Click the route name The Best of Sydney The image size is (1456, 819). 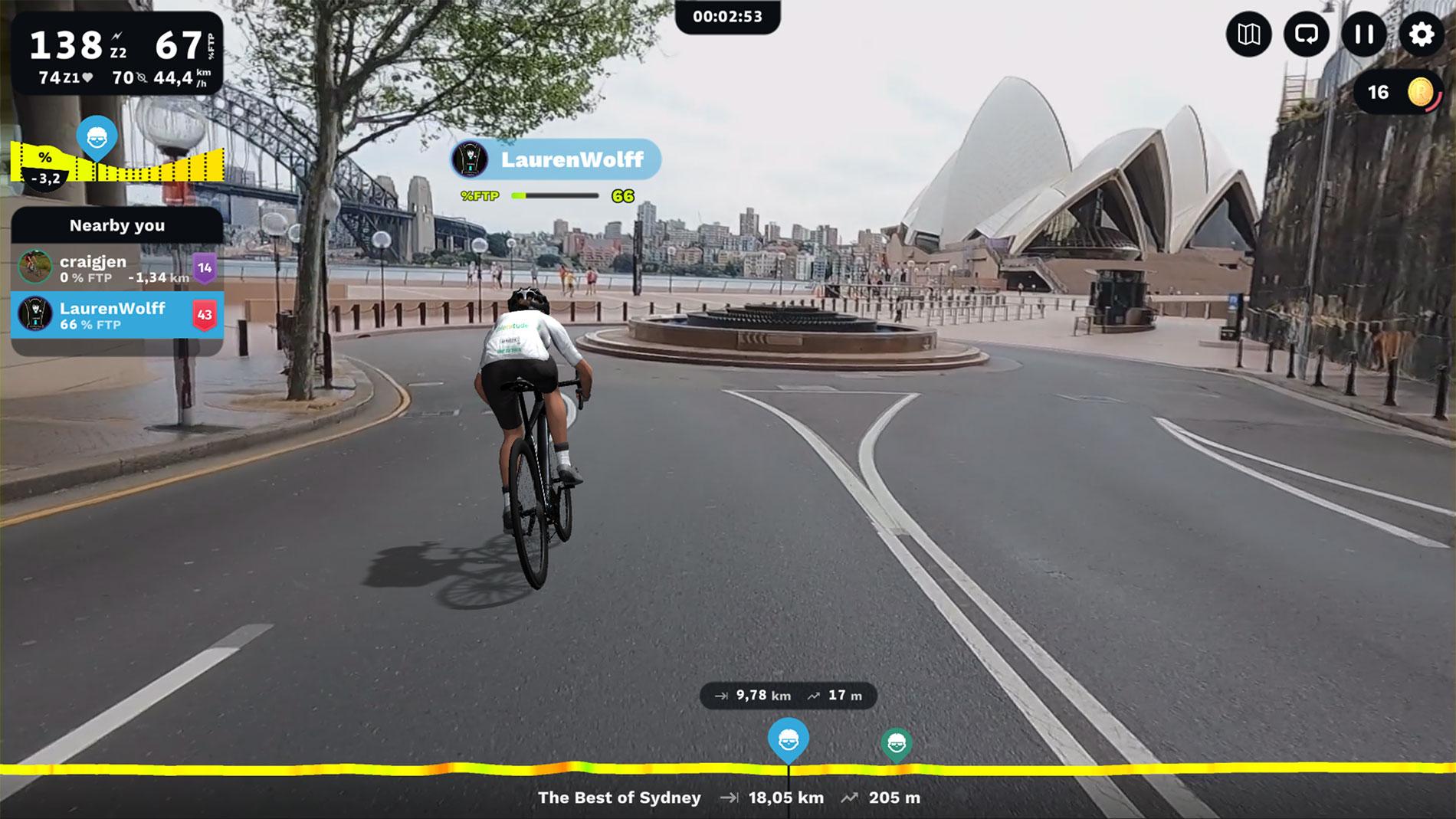[618, 798]
